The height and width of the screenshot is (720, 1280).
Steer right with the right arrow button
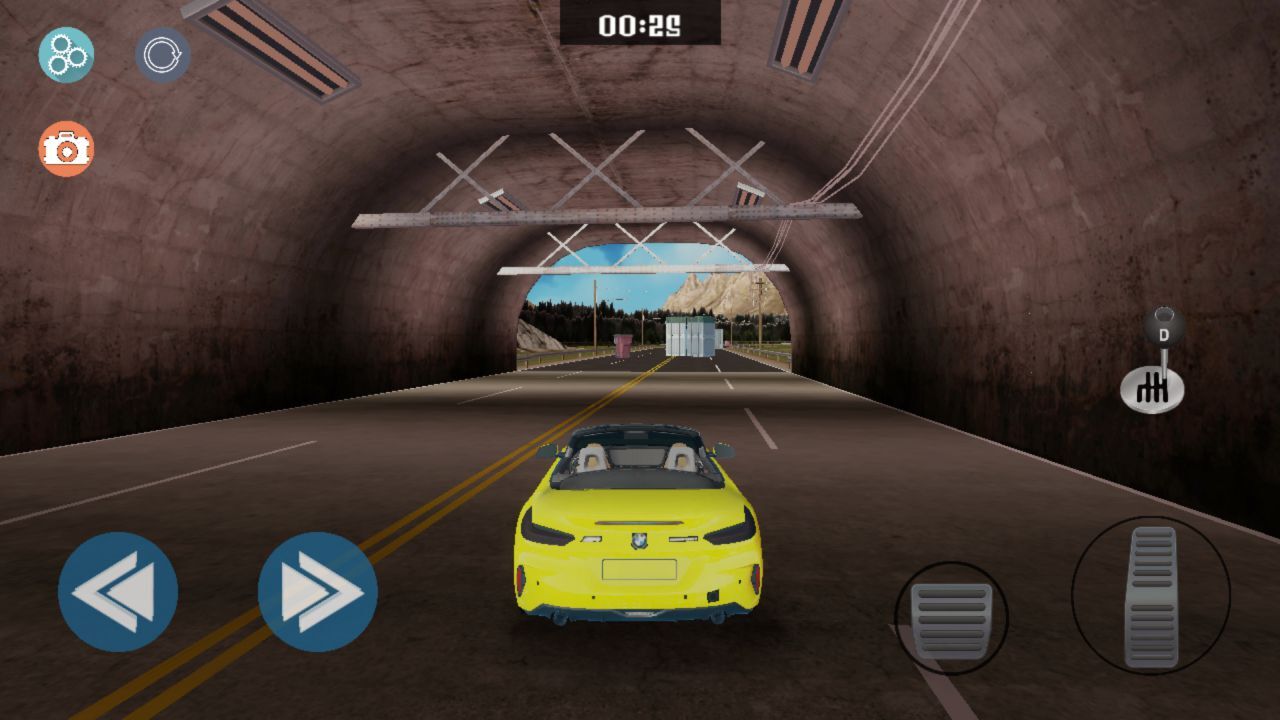click(x=318, y=592)
